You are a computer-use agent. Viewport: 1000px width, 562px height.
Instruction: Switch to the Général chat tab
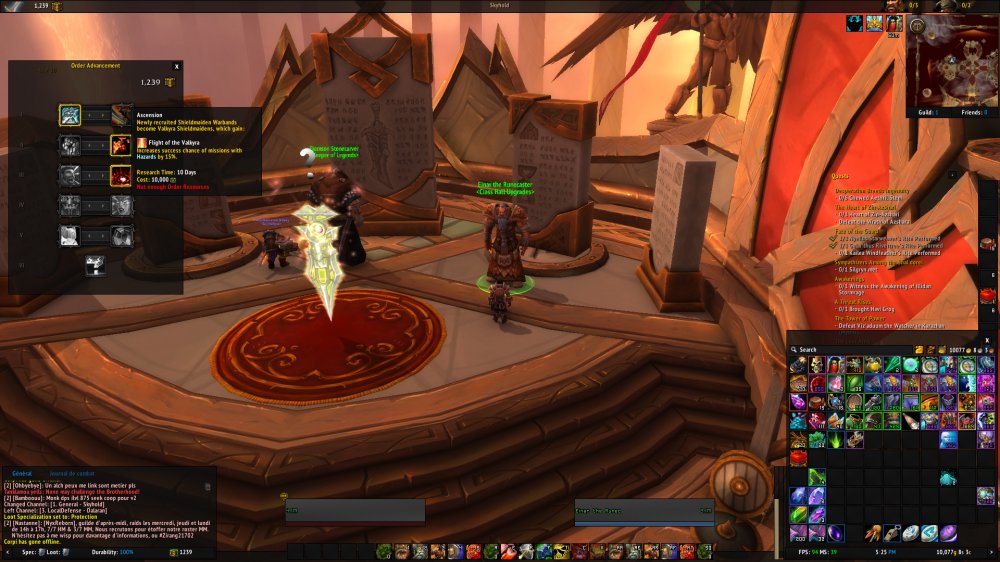22,473
